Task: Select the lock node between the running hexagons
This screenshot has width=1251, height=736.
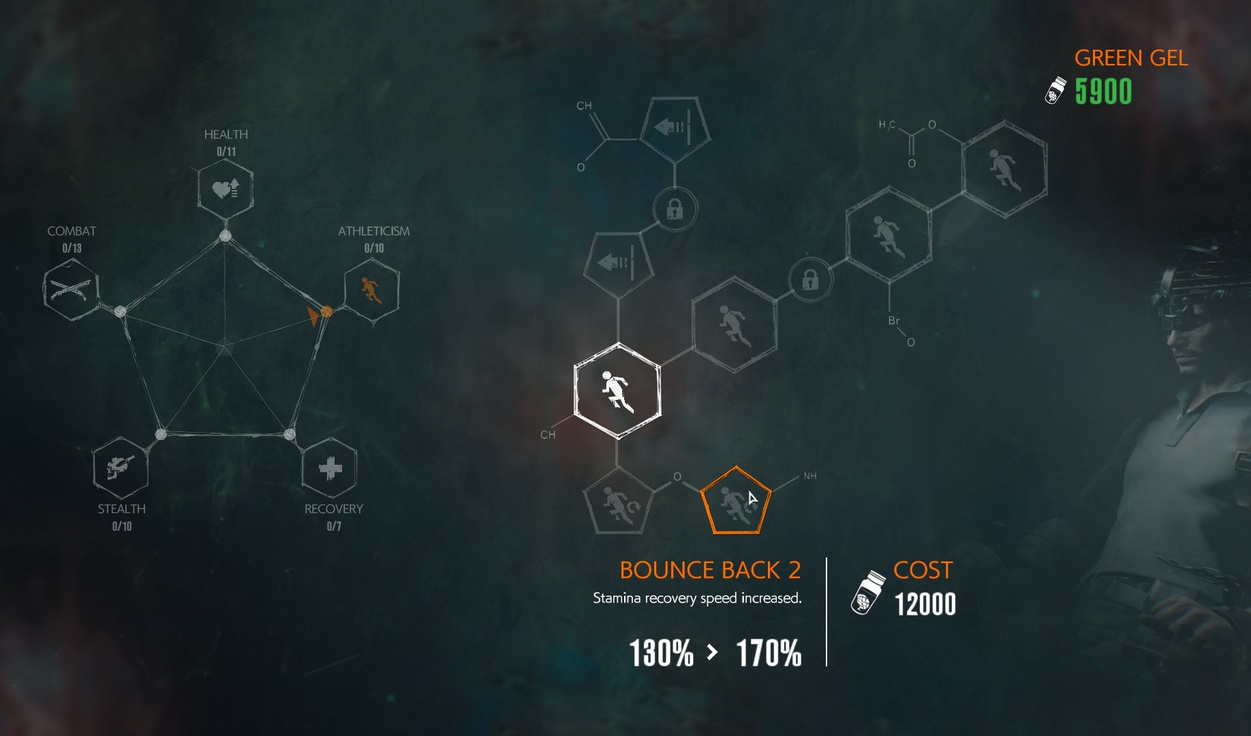Action: pos(810,279)
